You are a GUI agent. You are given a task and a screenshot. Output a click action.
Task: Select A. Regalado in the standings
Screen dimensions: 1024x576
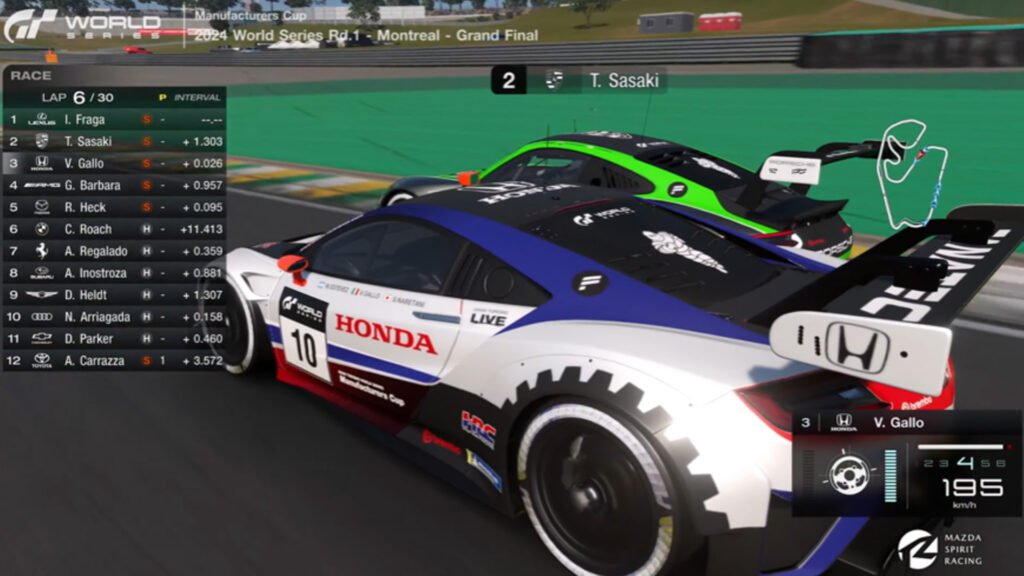[x=114, y=251]
